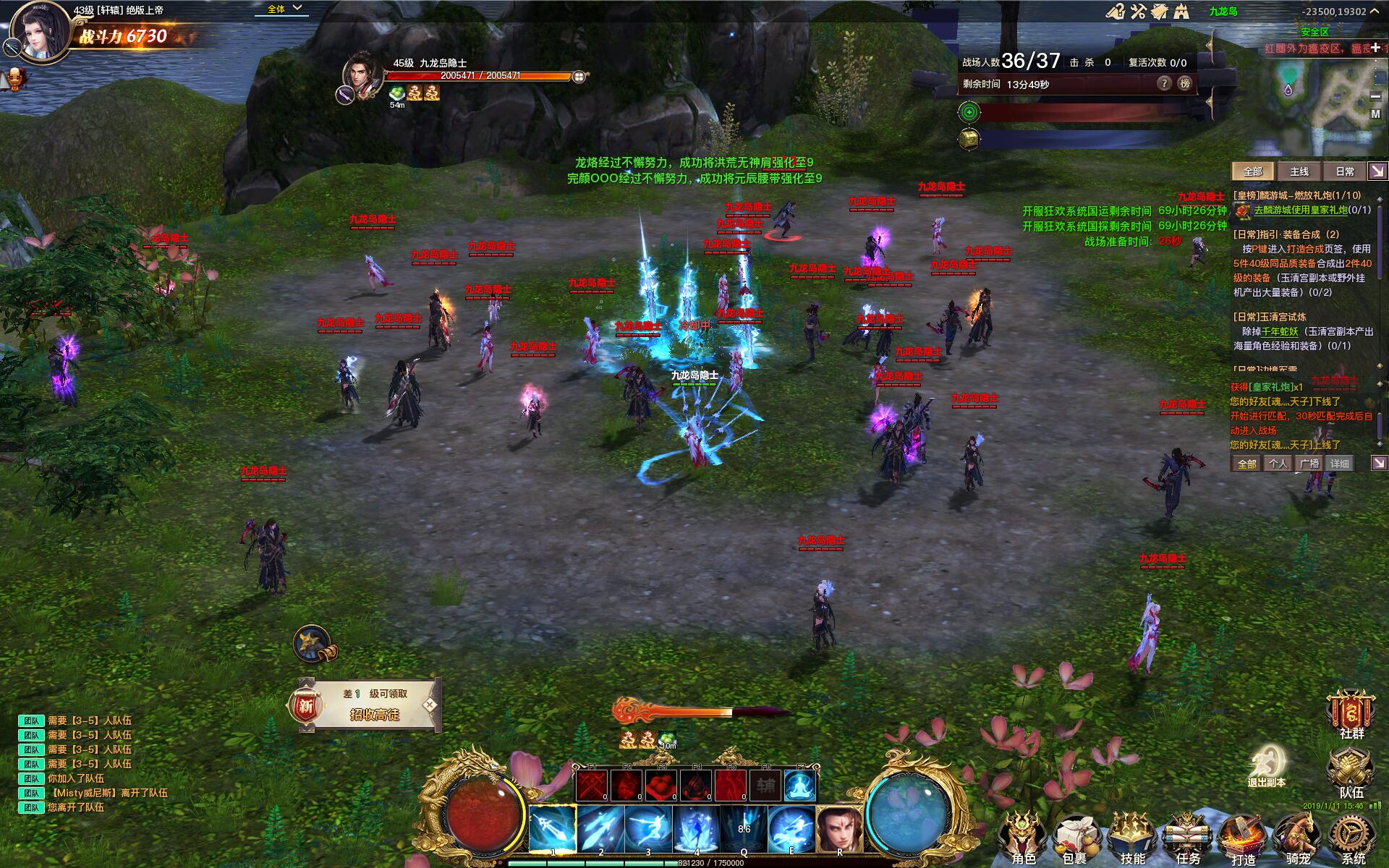This screenshot has width=1389, height=868.
Task: Activate the ice pillar skill in slot 4
Action: 696,830
